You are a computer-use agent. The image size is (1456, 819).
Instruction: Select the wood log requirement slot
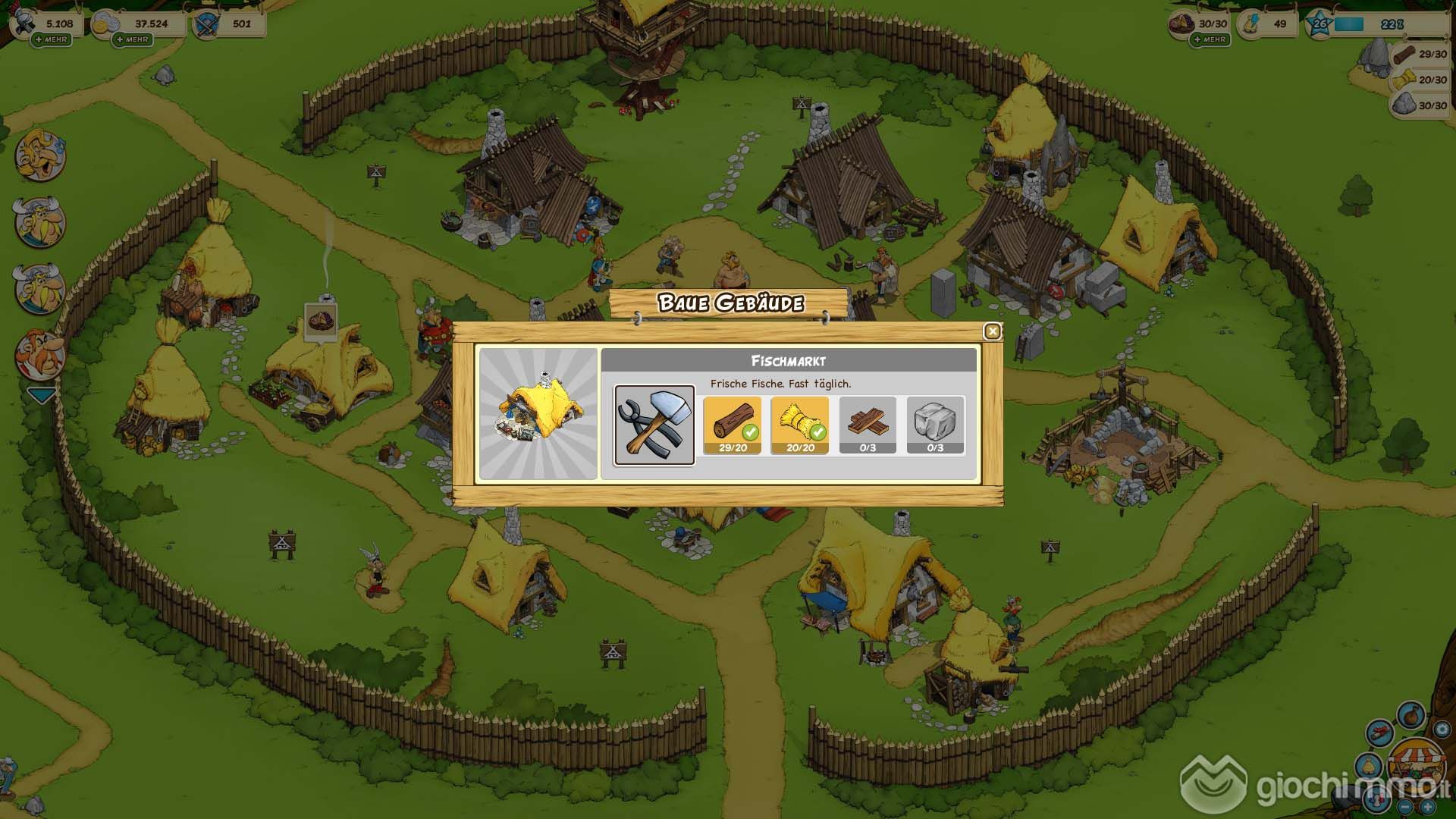point(733,425)
